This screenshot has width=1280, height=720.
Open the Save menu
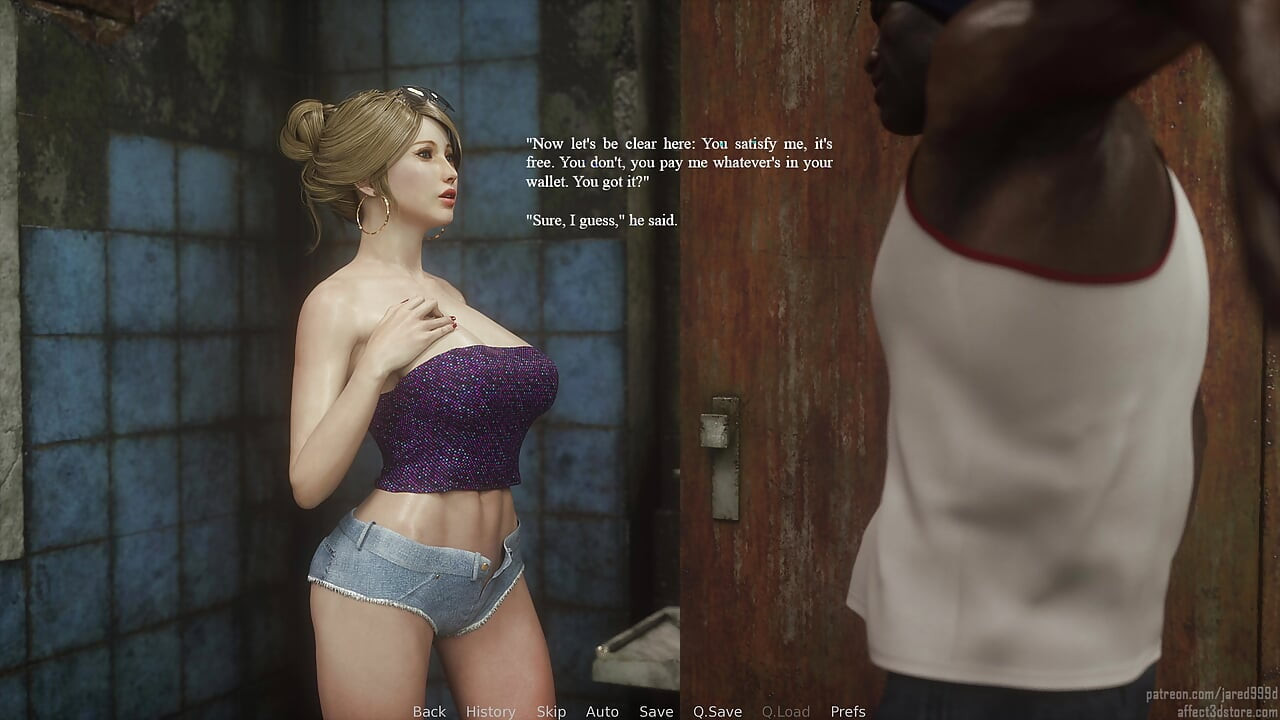656,711
